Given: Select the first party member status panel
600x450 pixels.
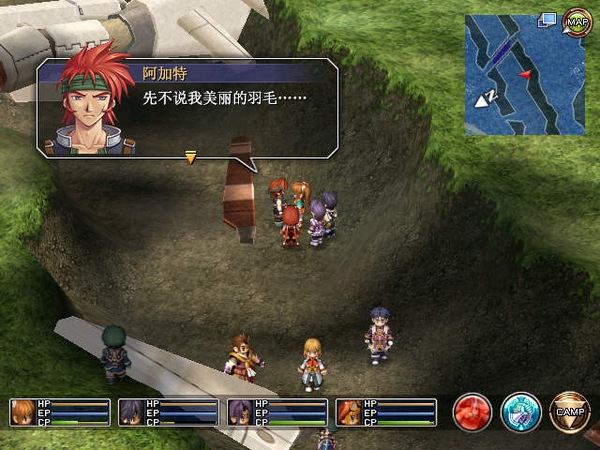Looking at the screenshot, I should coord(60,412).
